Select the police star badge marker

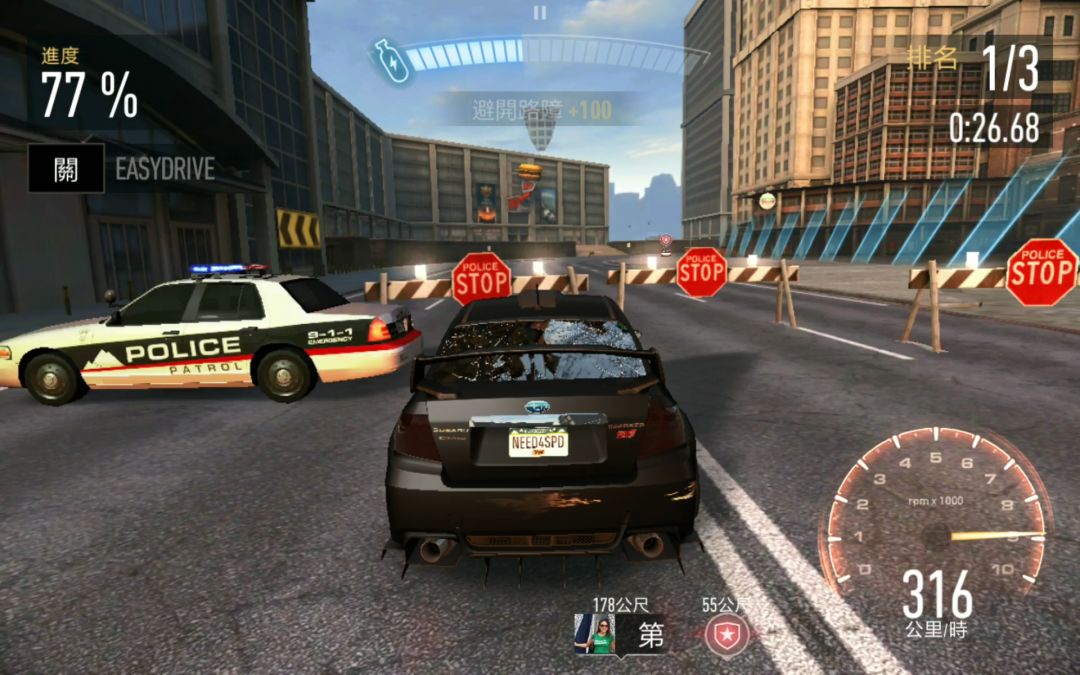click(x=726, y=635)
